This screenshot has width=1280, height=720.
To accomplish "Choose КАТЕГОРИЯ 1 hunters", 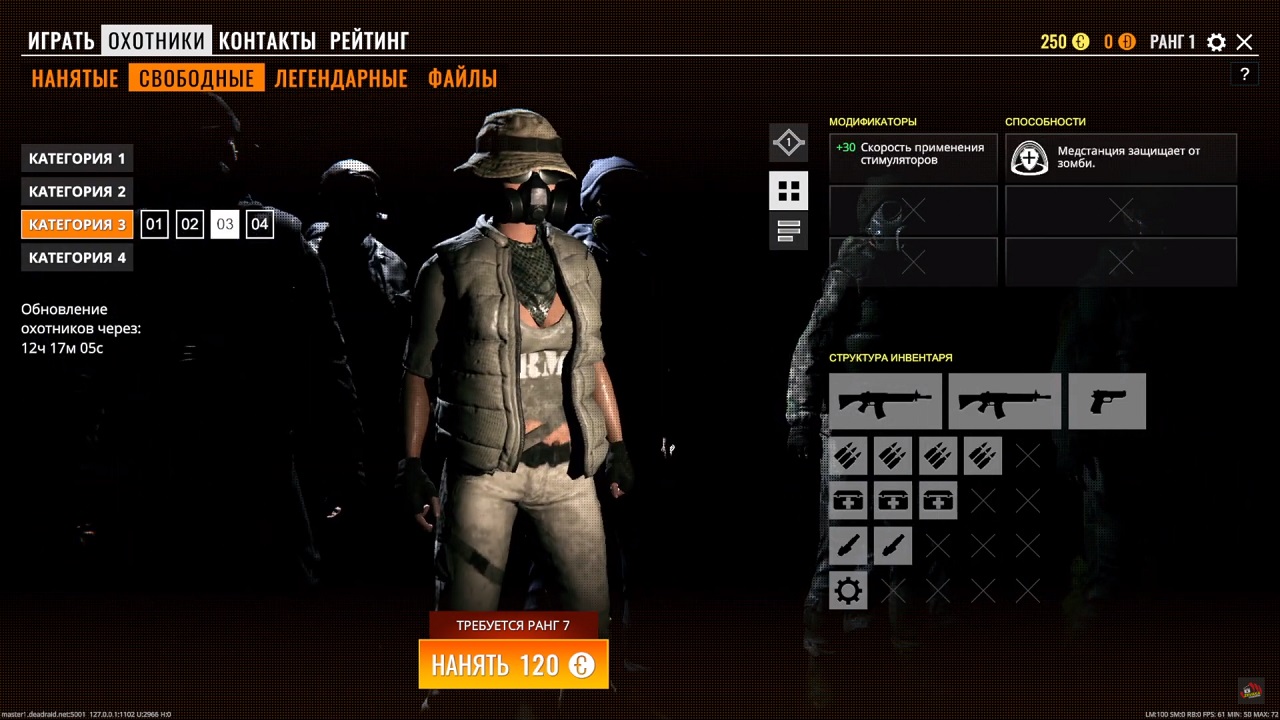I will pyautogui.click(x=77, y=158).
